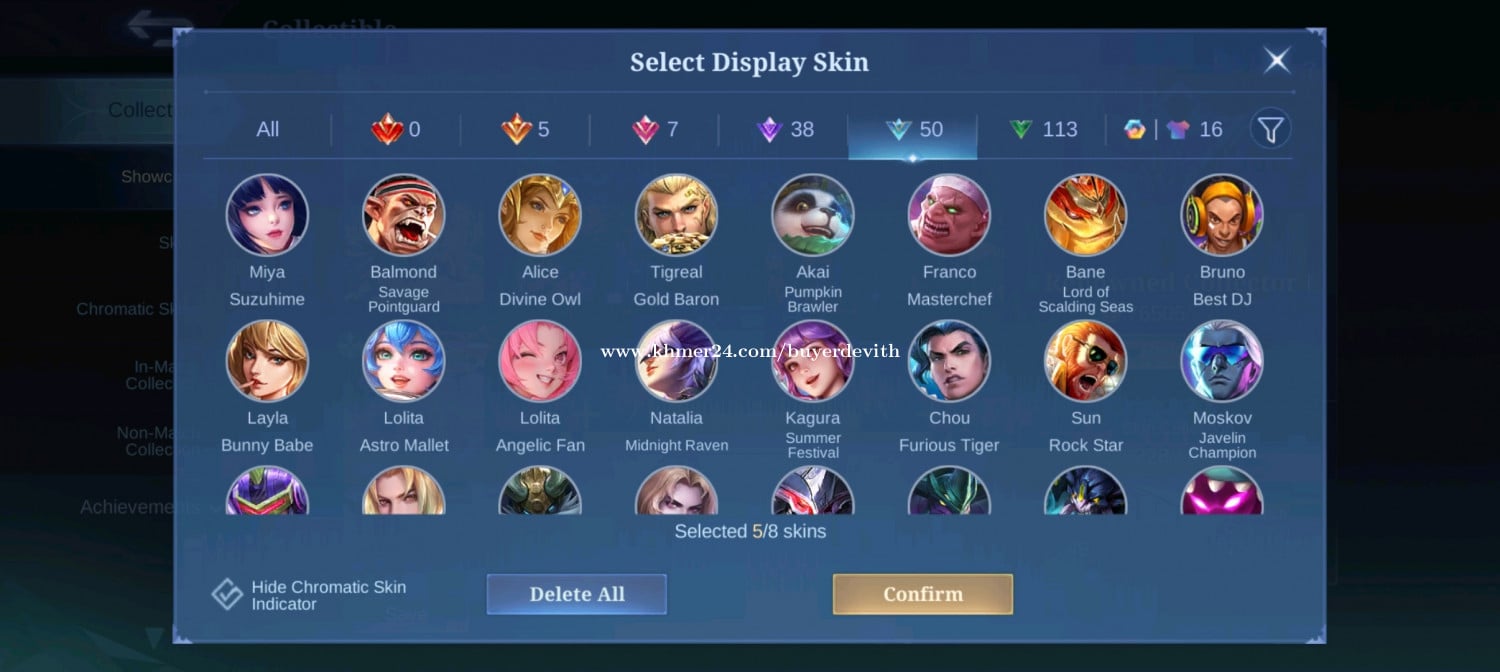Select Franco's Masterchef skin
1500x672 pixels.
[x=949, y=216]
